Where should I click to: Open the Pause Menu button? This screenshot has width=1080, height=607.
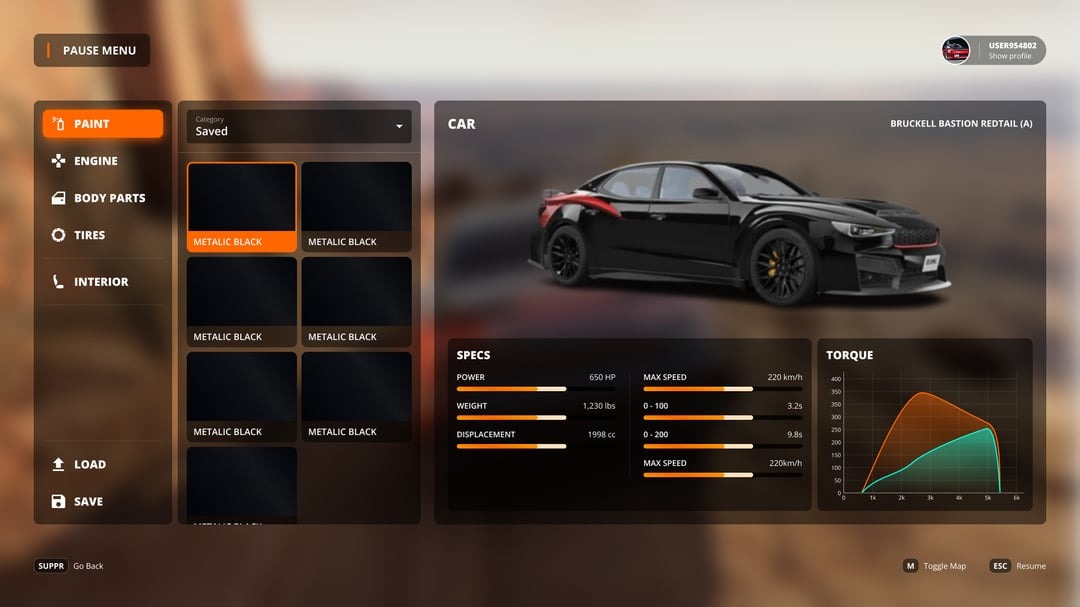(x=92, y=50)
